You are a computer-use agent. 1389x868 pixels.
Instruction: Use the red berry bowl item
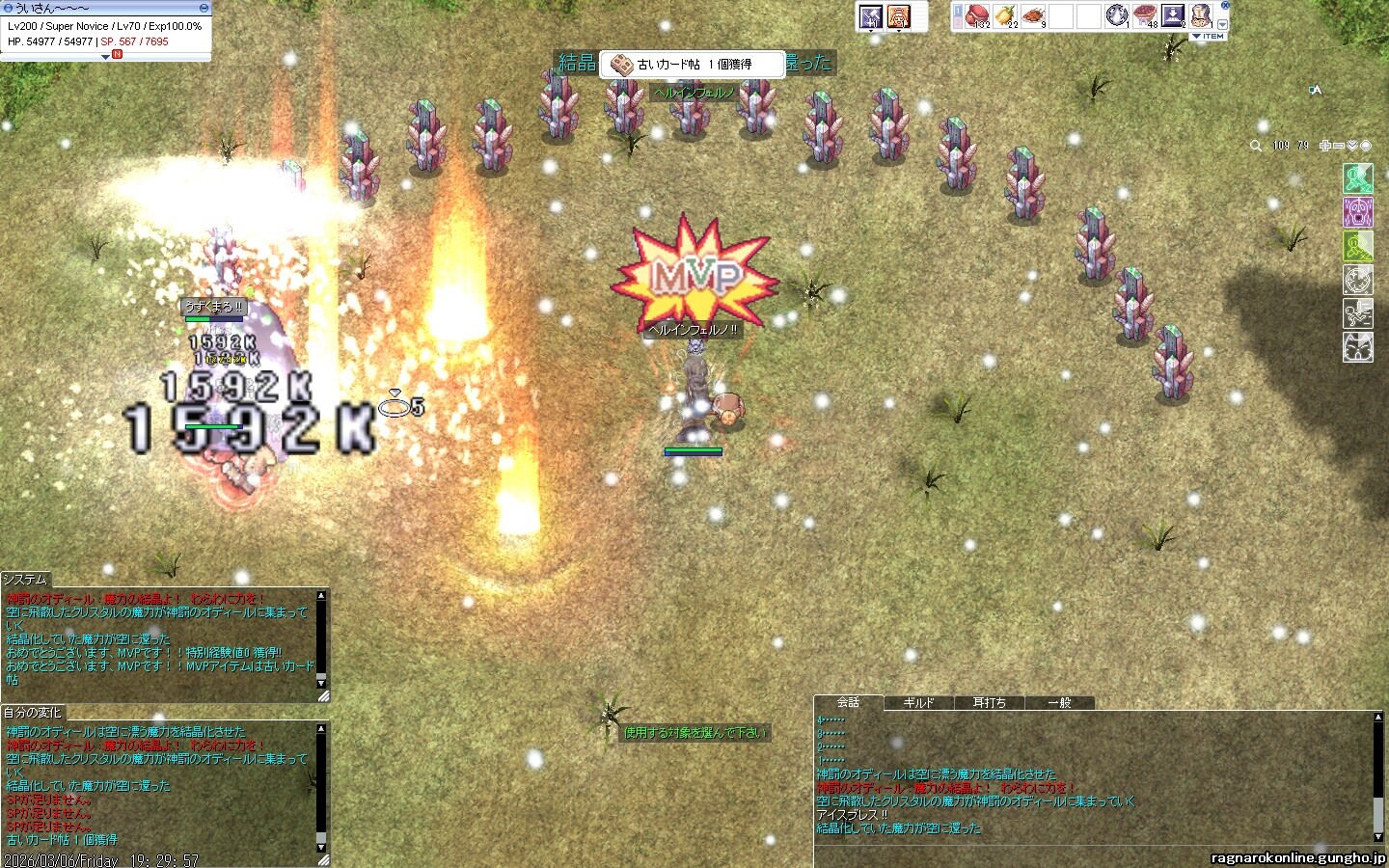pos(1145,15)
